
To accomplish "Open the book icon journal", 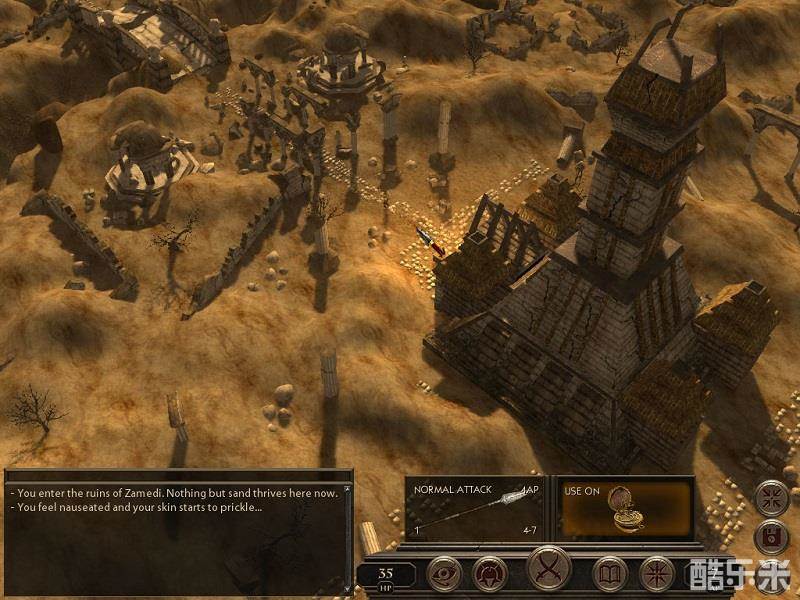I will [609, 574].
